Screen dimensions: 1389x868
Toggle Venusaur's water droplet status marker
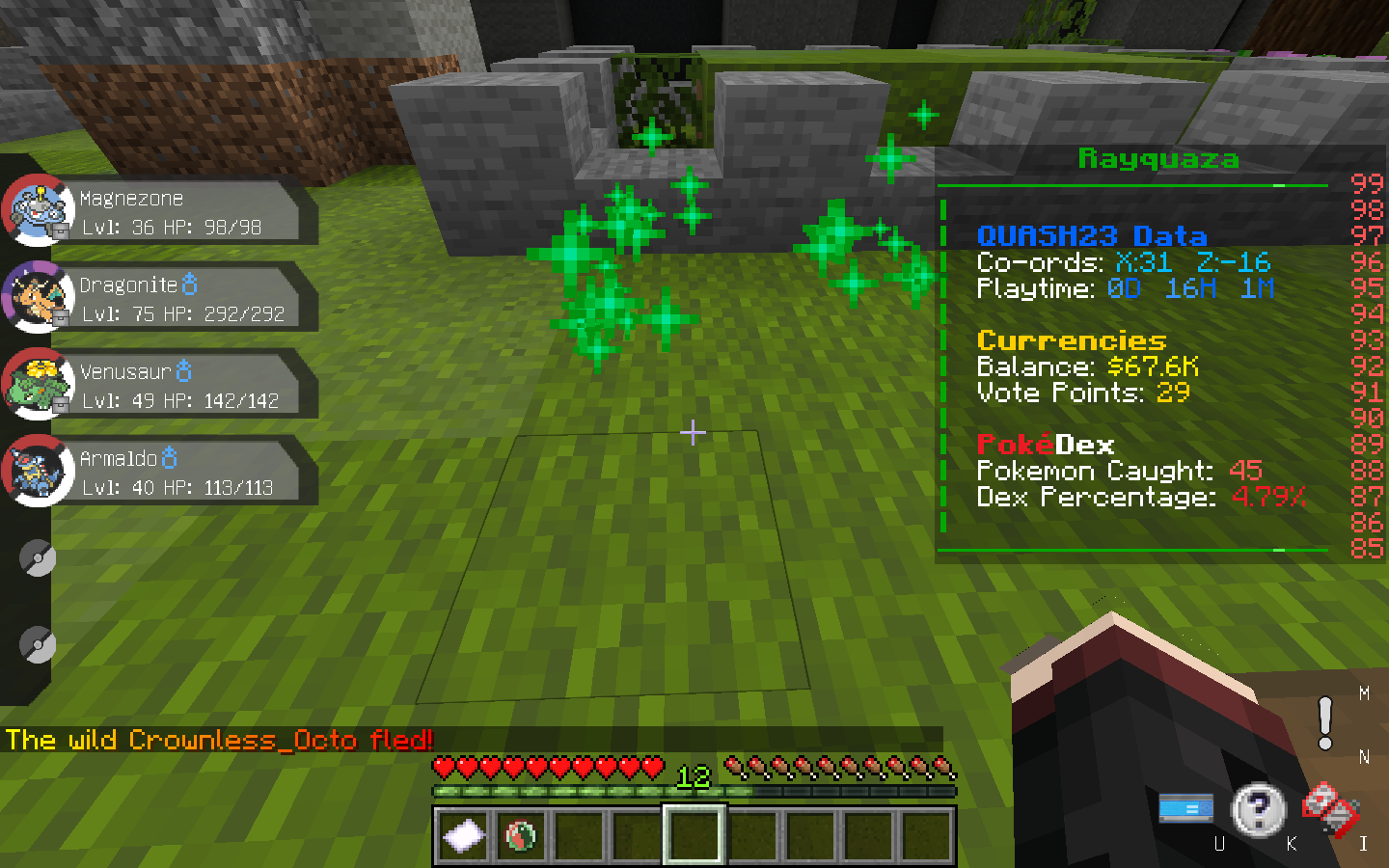183,369
